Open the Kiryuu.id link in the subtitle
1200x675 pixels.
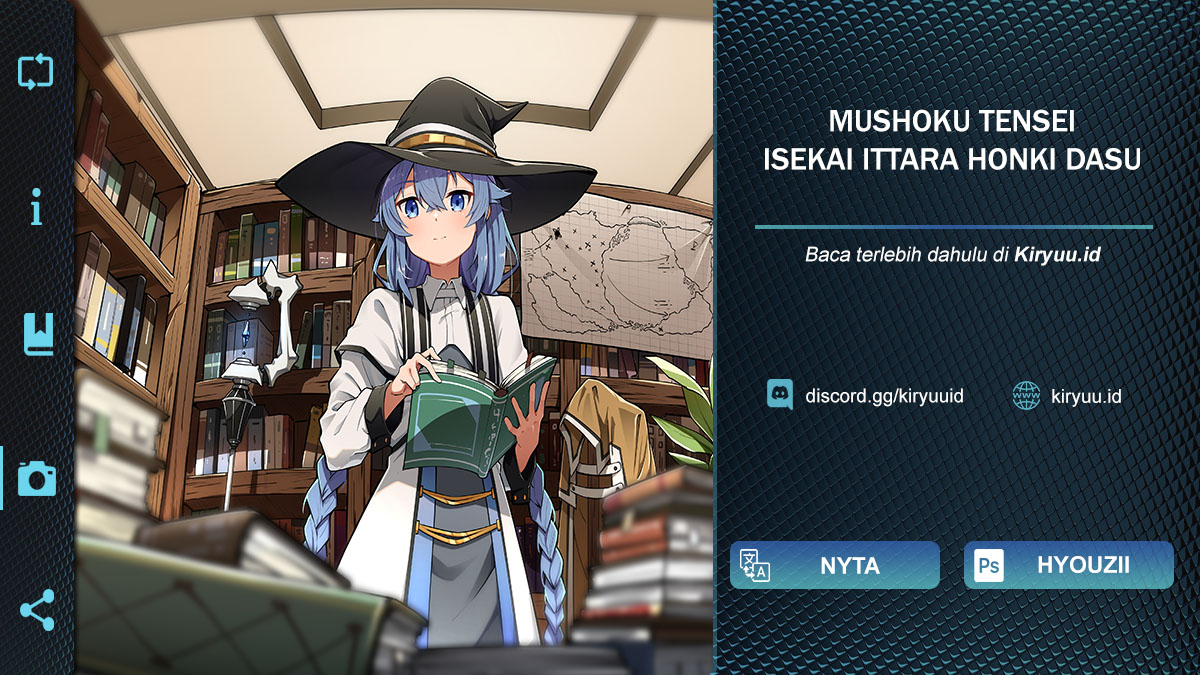[x=1057, y=254]
